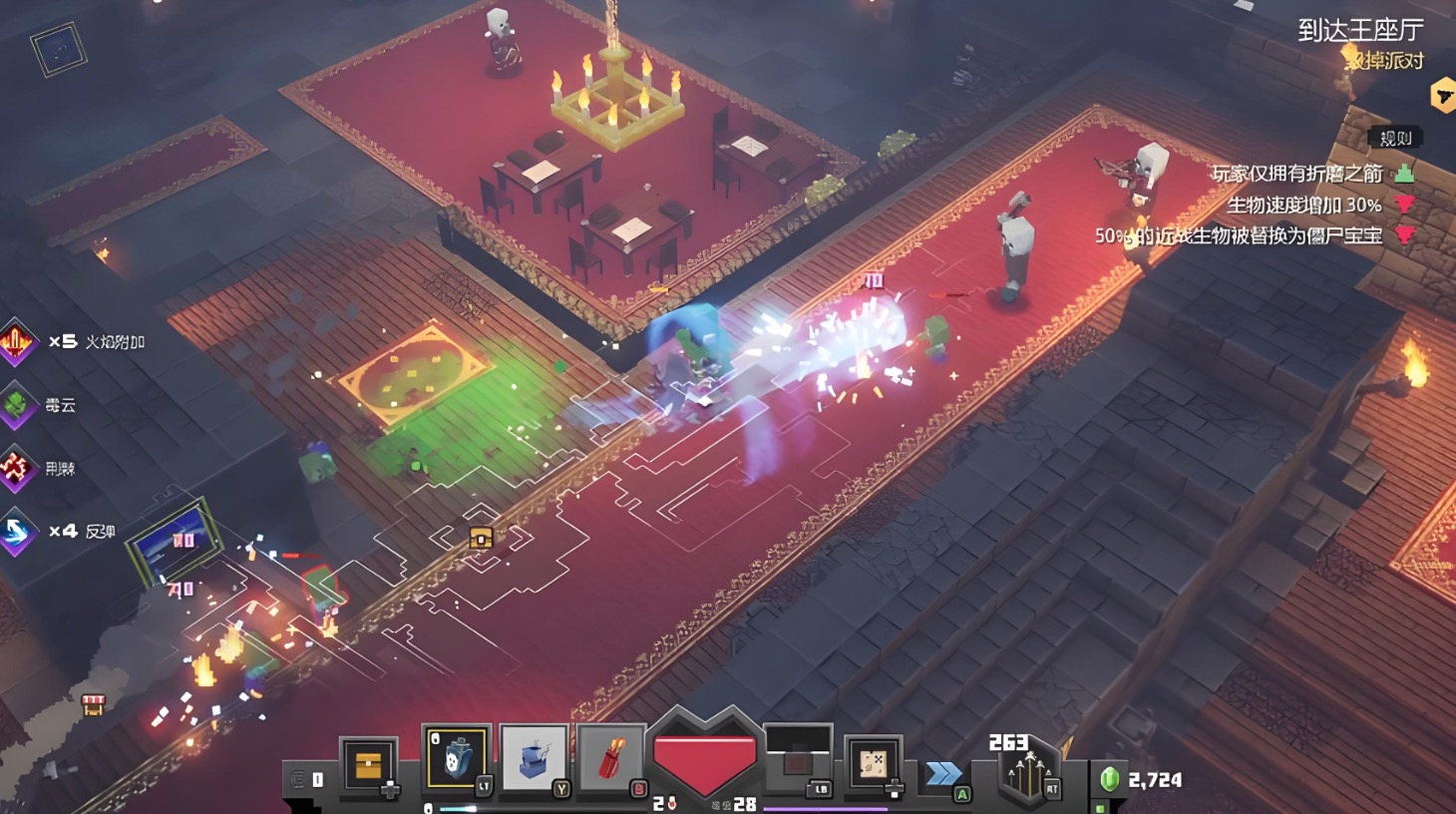Click the red heart health potion
The image size is (1456, 814).
coord(703,763)
